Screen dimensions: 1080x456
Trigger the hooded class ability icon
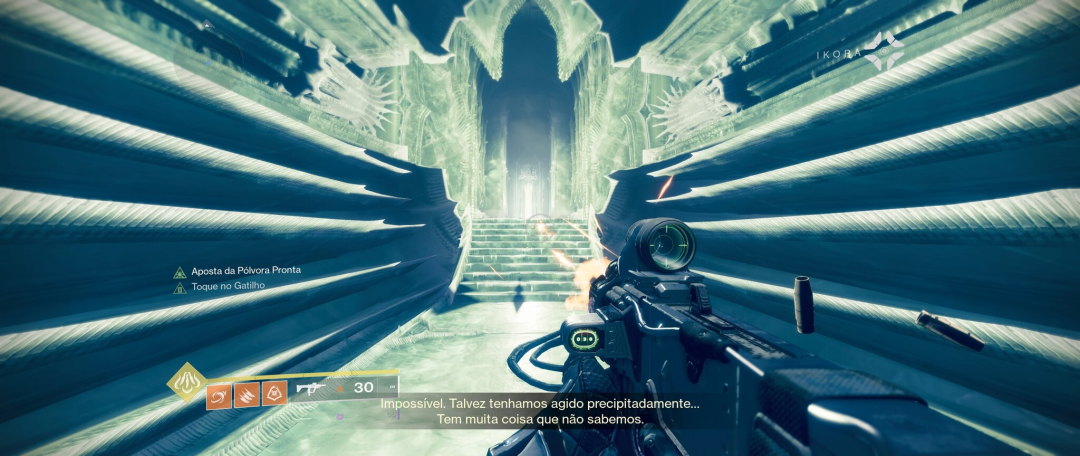[x=274, y=394]
